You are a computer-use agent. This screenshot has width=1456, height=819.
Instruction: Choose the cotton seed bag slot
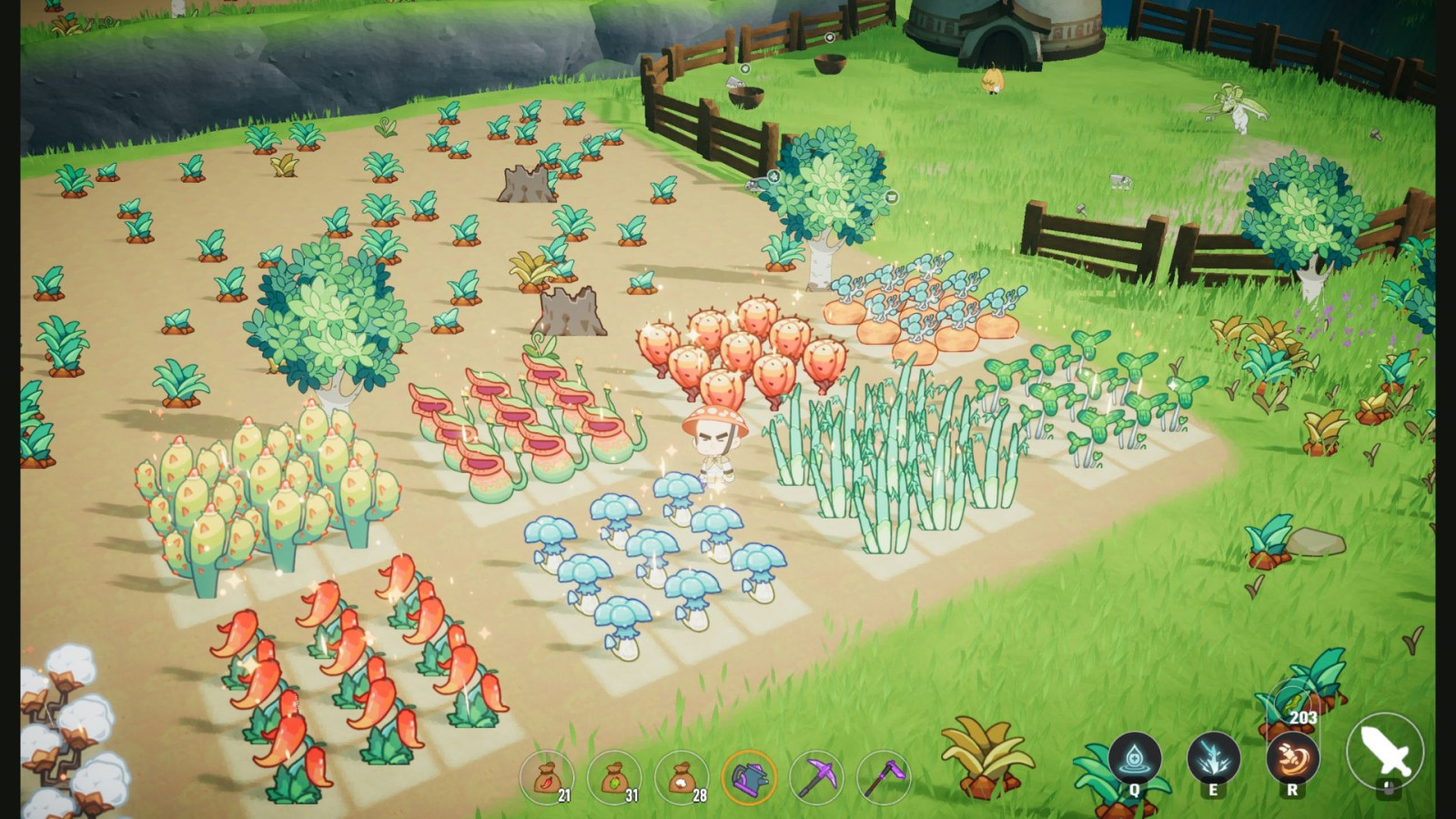[682, 778]
